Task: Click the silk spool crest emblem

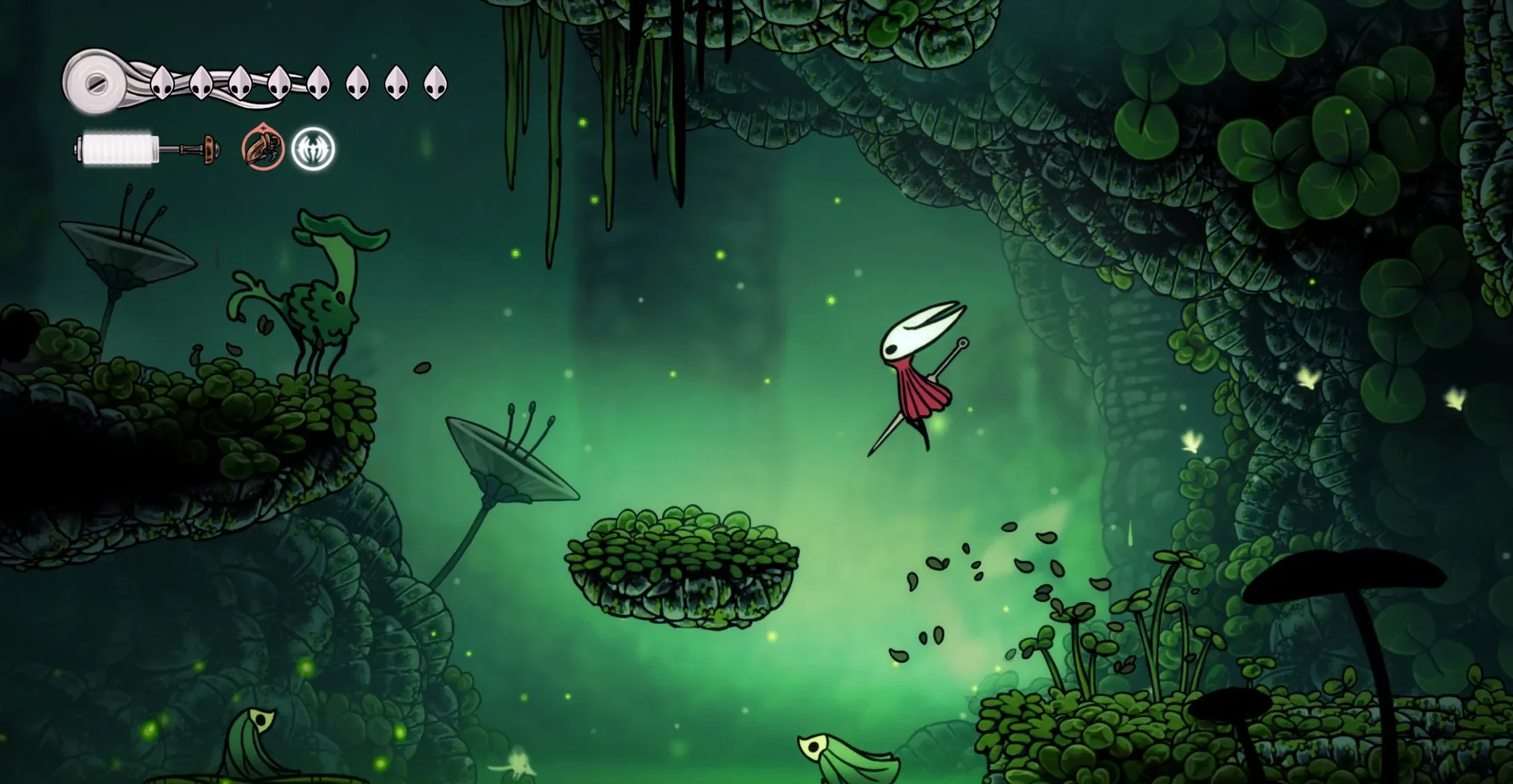Action: (x=95, y=81)
